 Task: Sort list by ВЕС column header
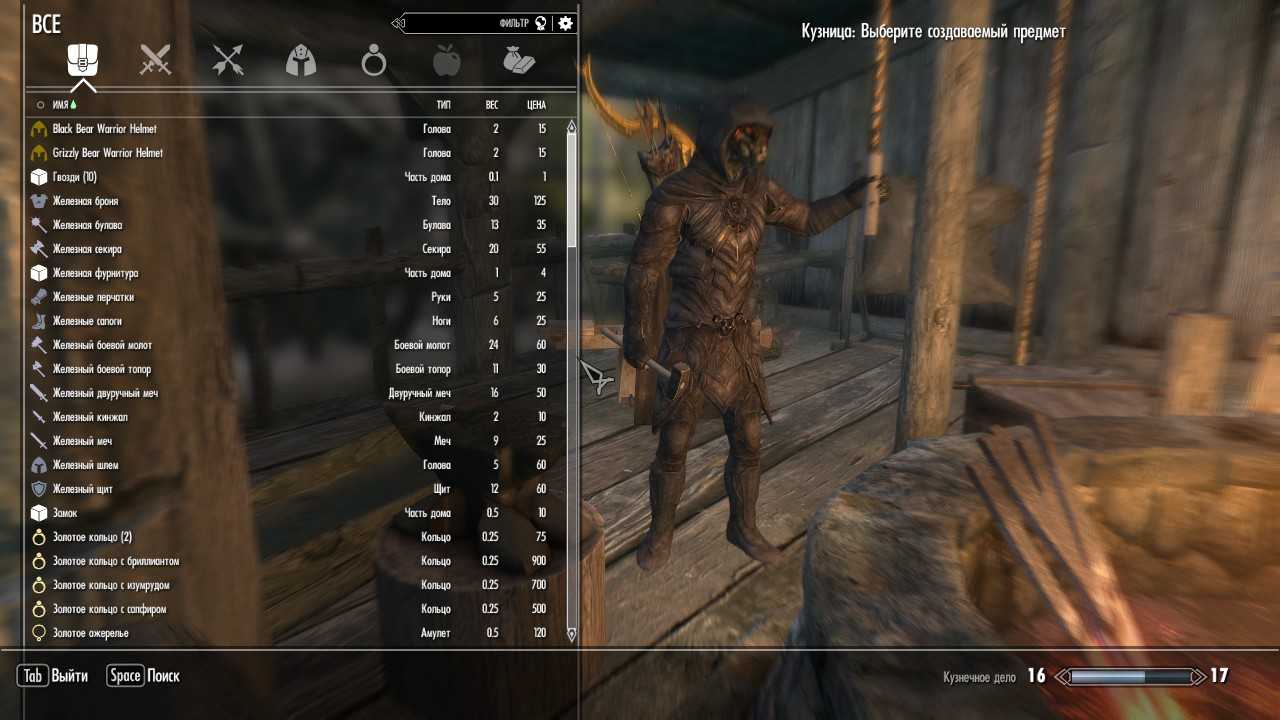click(x=492, y=104)
